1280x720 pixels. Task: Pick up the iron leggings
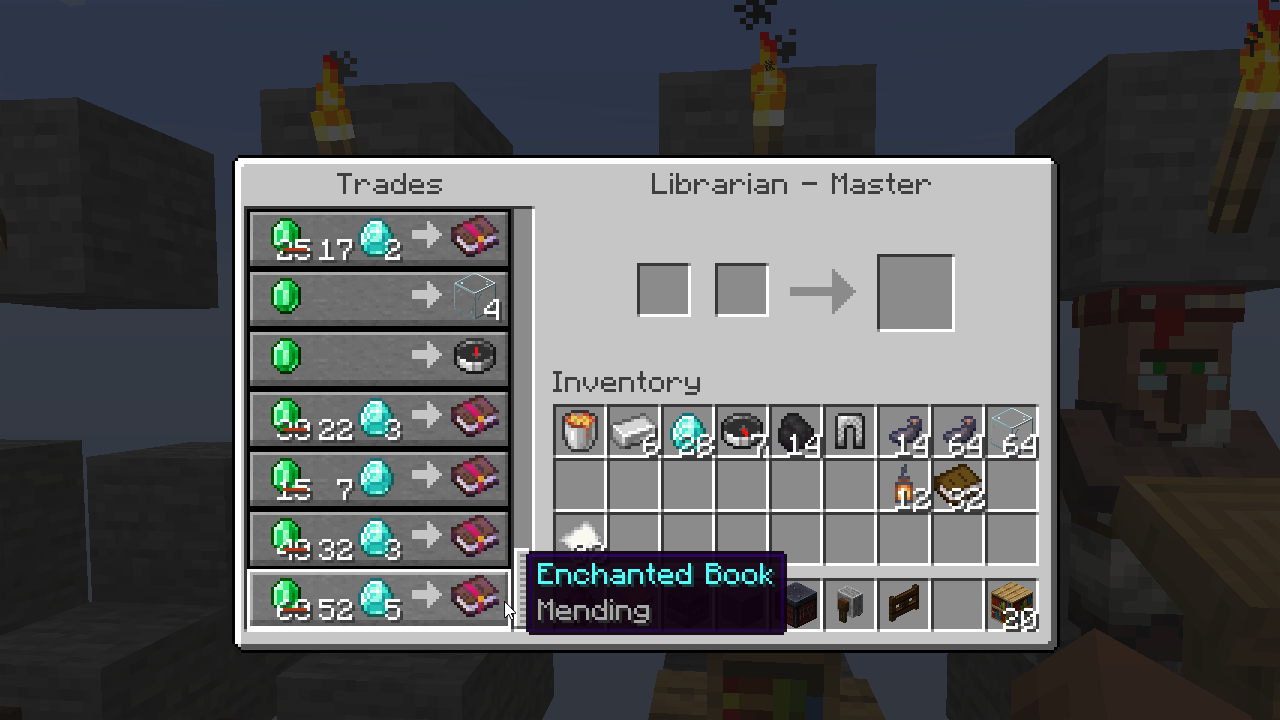(850, 432)
